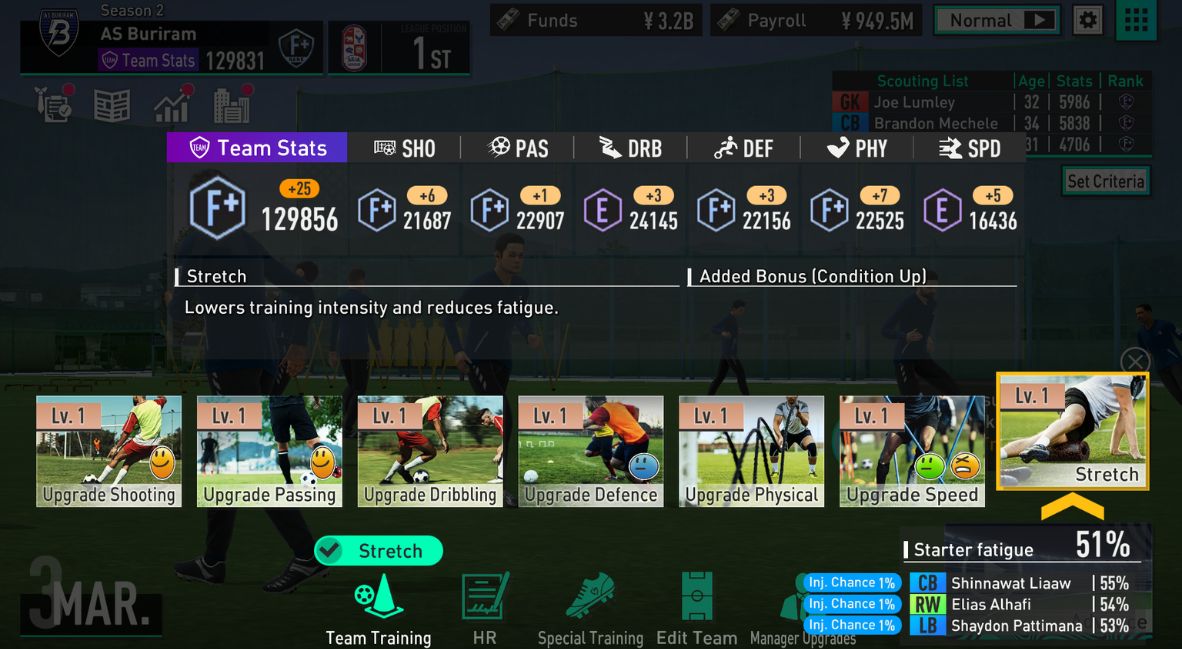The height and width of the screenshot is (649, 1182).
Task: Open the HR menu
Action: pyautogui.click(x=485, y=608)
